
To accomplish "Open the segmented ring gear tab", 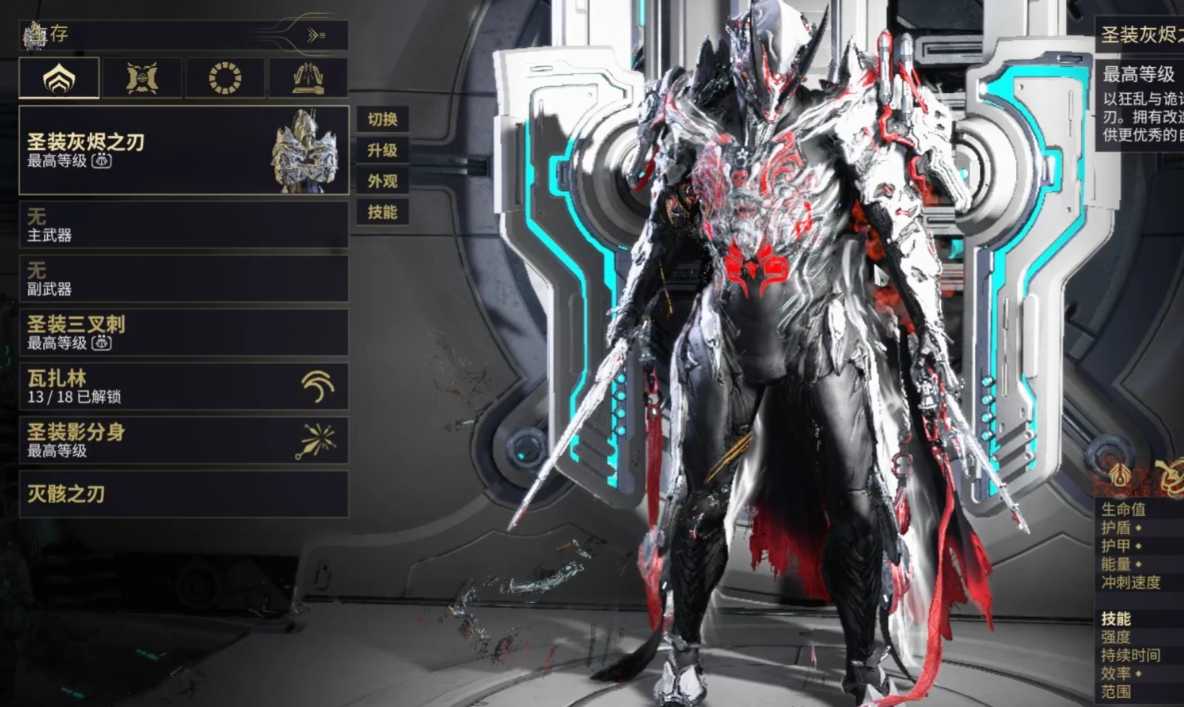I will click(224, 78).
